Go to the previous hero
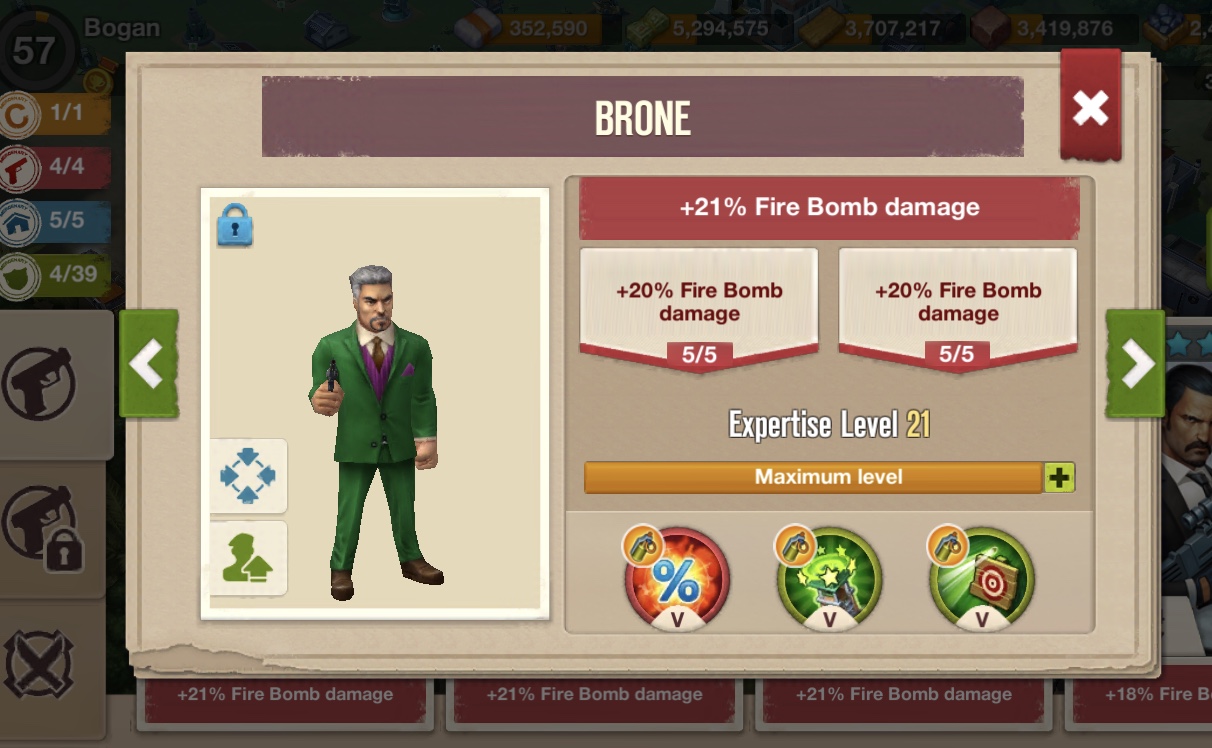This screenshot has width=1212, height=748. click(149, 364)
